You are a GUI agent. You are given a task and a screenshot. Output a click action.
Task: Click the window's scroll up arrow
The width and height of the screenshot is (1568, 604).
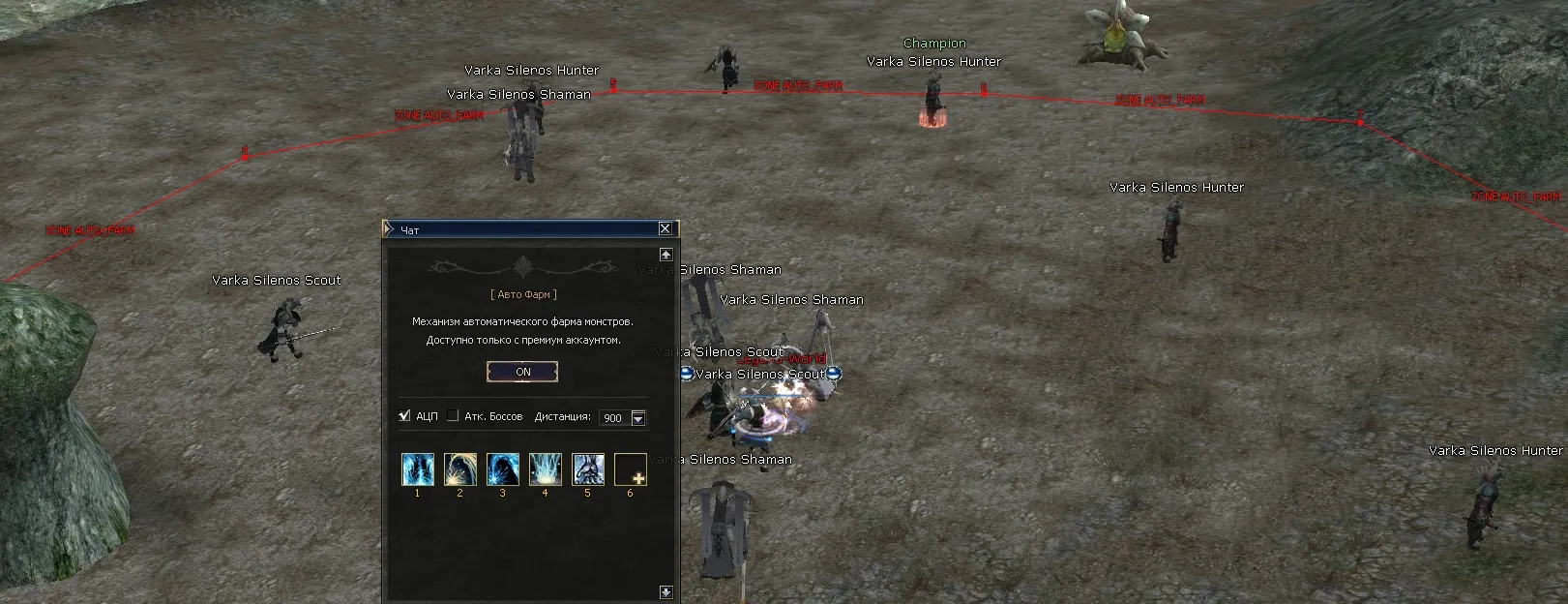click(666, 255)
